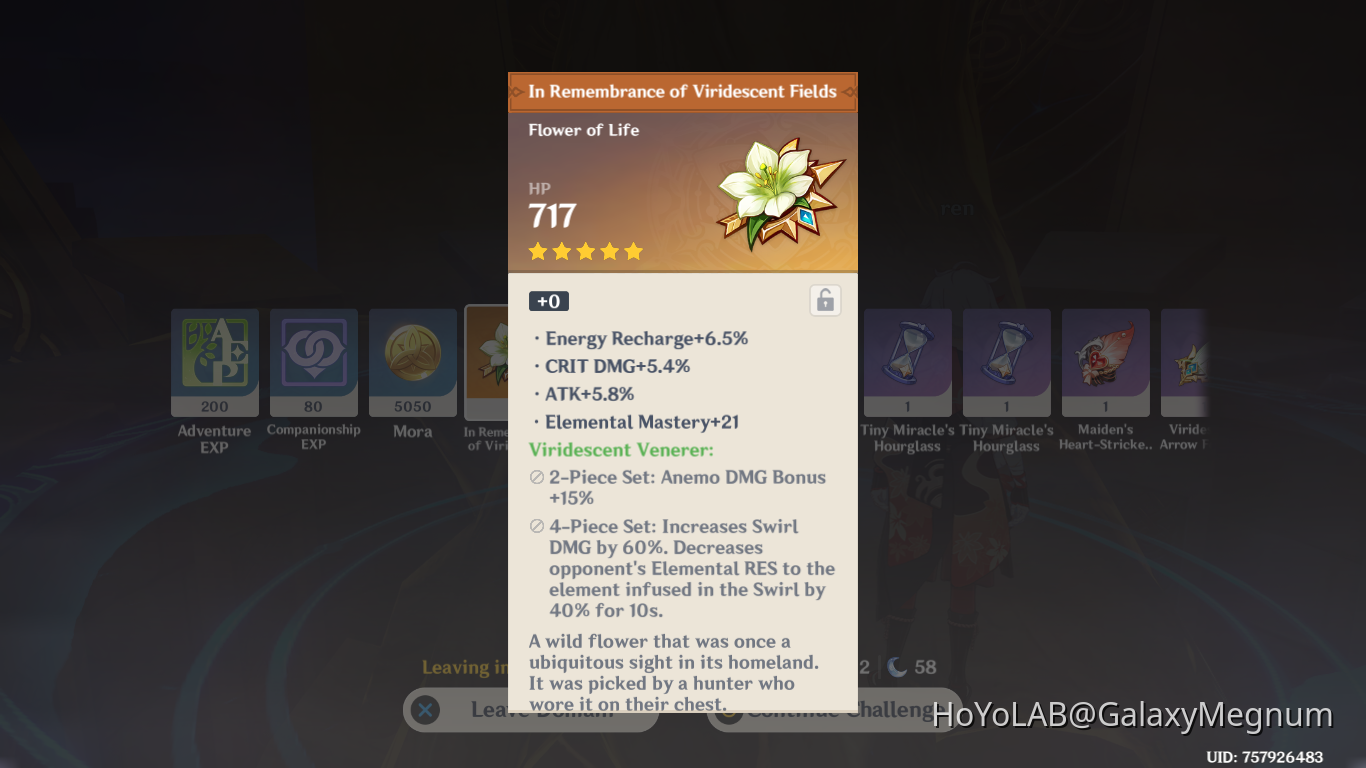Click the fifth rarity star
Viewport: 1366px width, 768px height.
tap(634, 251)
